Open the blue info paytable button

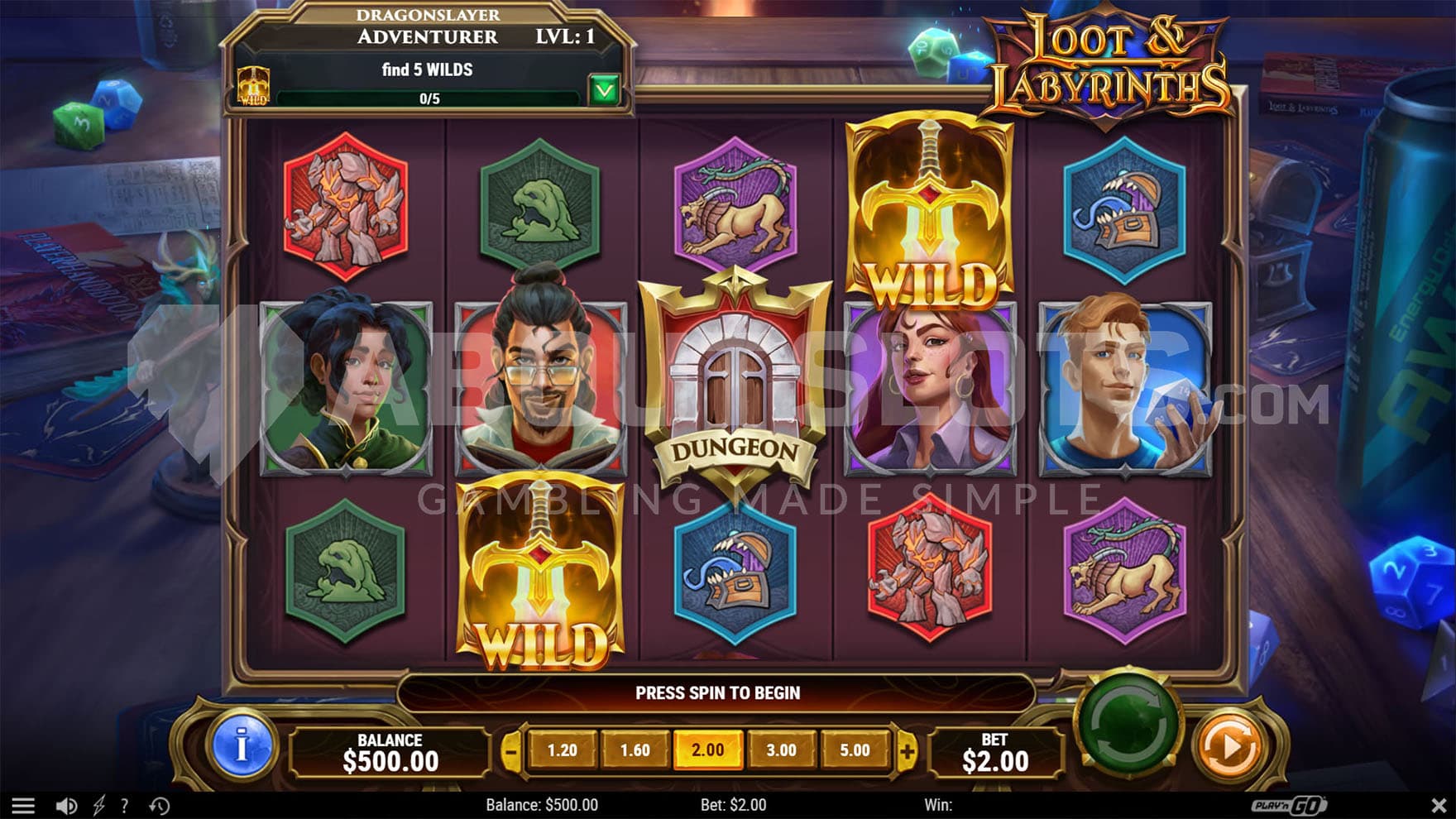point(242,747)
